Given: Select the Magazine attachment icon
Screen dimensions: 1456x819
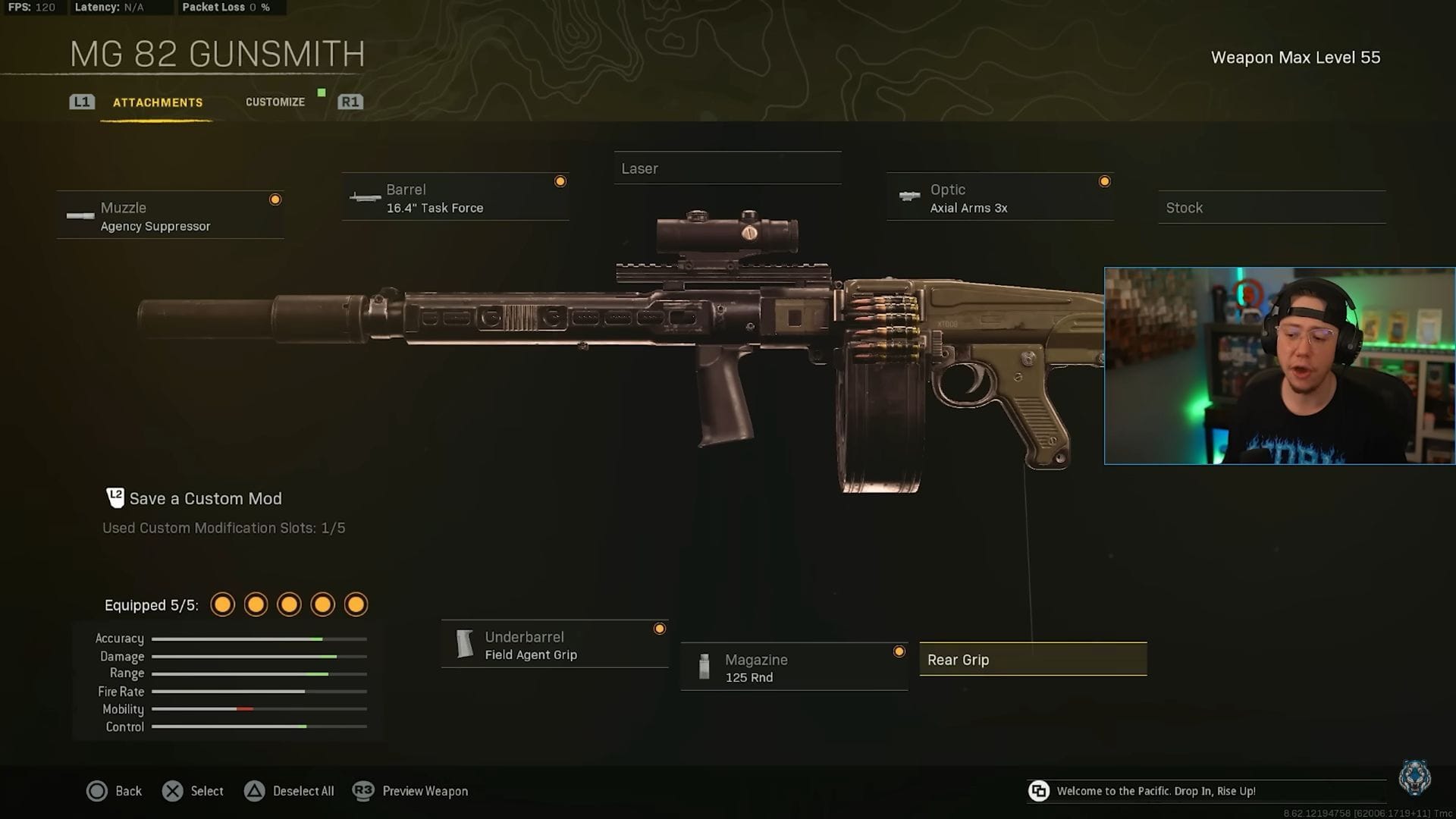Looking at the screenshot, I should (704, 667).
